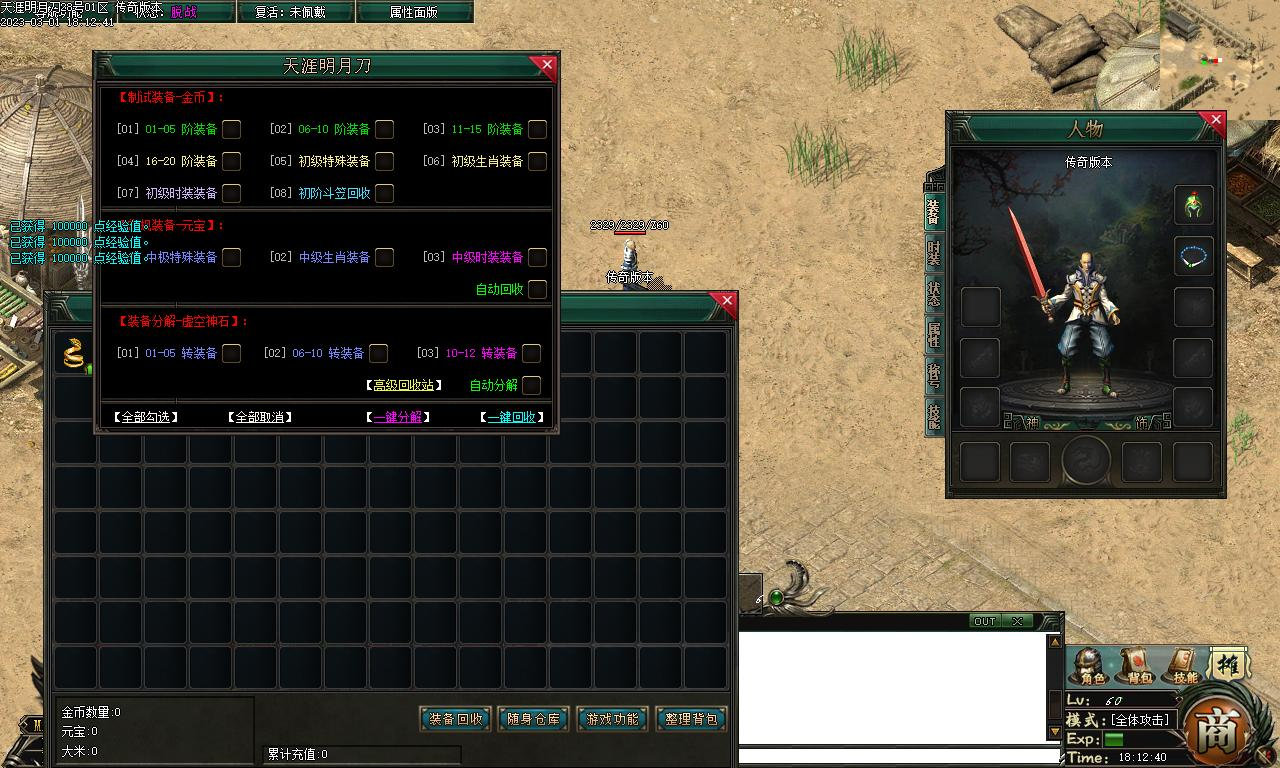Screen dimensions: 1280x768
Task: Choose 全部勾选 to check all
Action: pyautogui.click(x=146, y=417)
